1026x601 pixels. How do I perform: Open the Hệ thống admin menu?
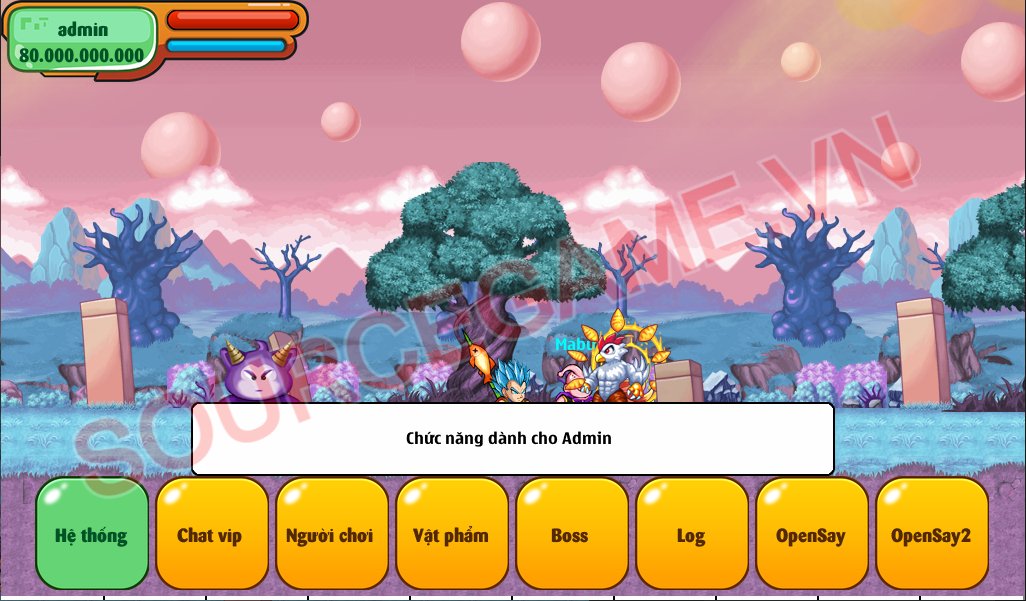[x=92, y=534]
